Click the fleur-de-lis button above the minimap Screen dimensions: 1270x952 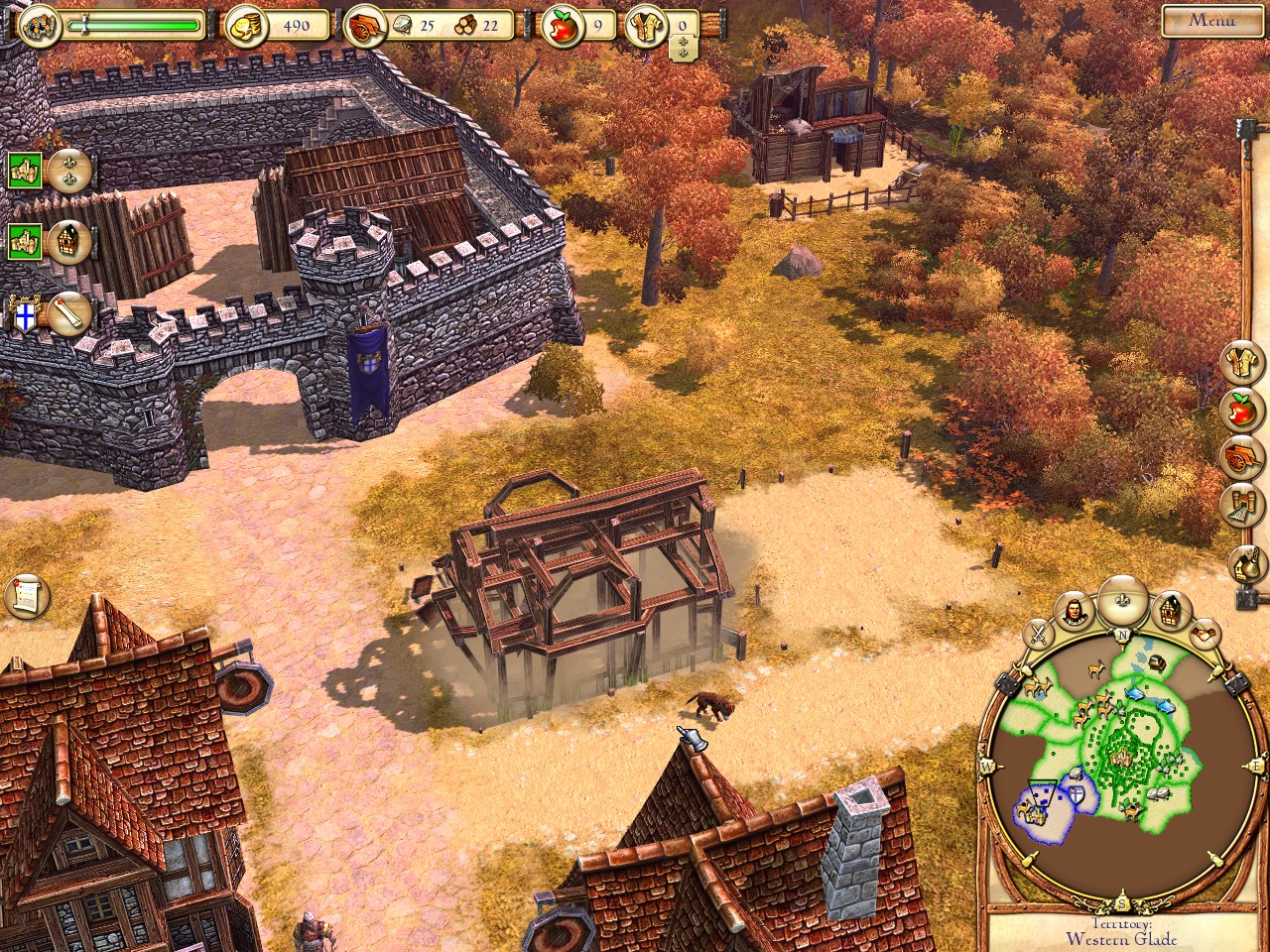(1122, 598)
